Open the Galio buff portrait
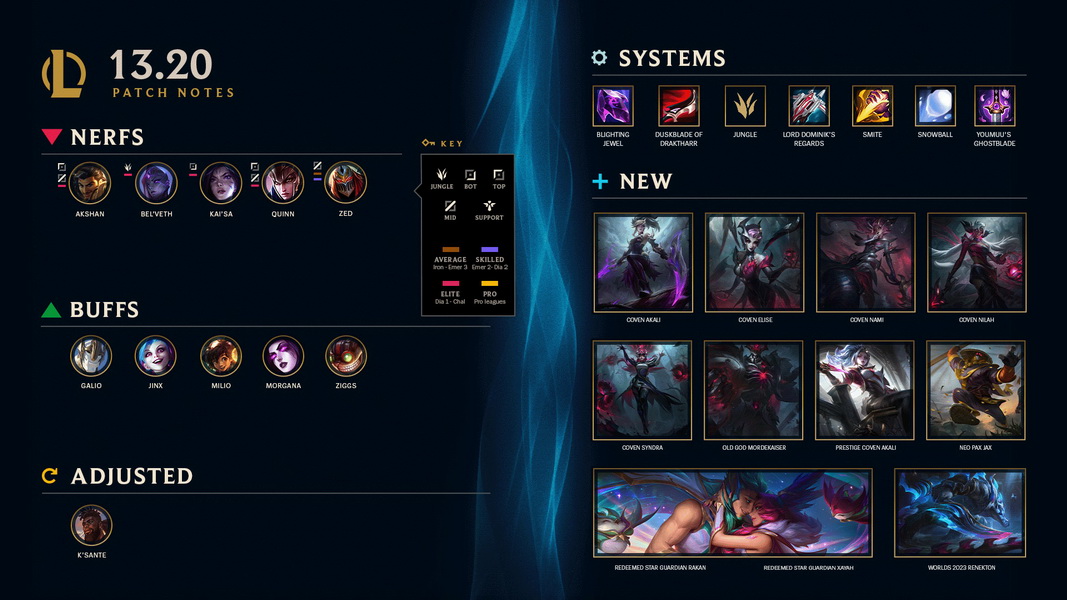This screenshot has width=1067, height=600. [91, 356]
